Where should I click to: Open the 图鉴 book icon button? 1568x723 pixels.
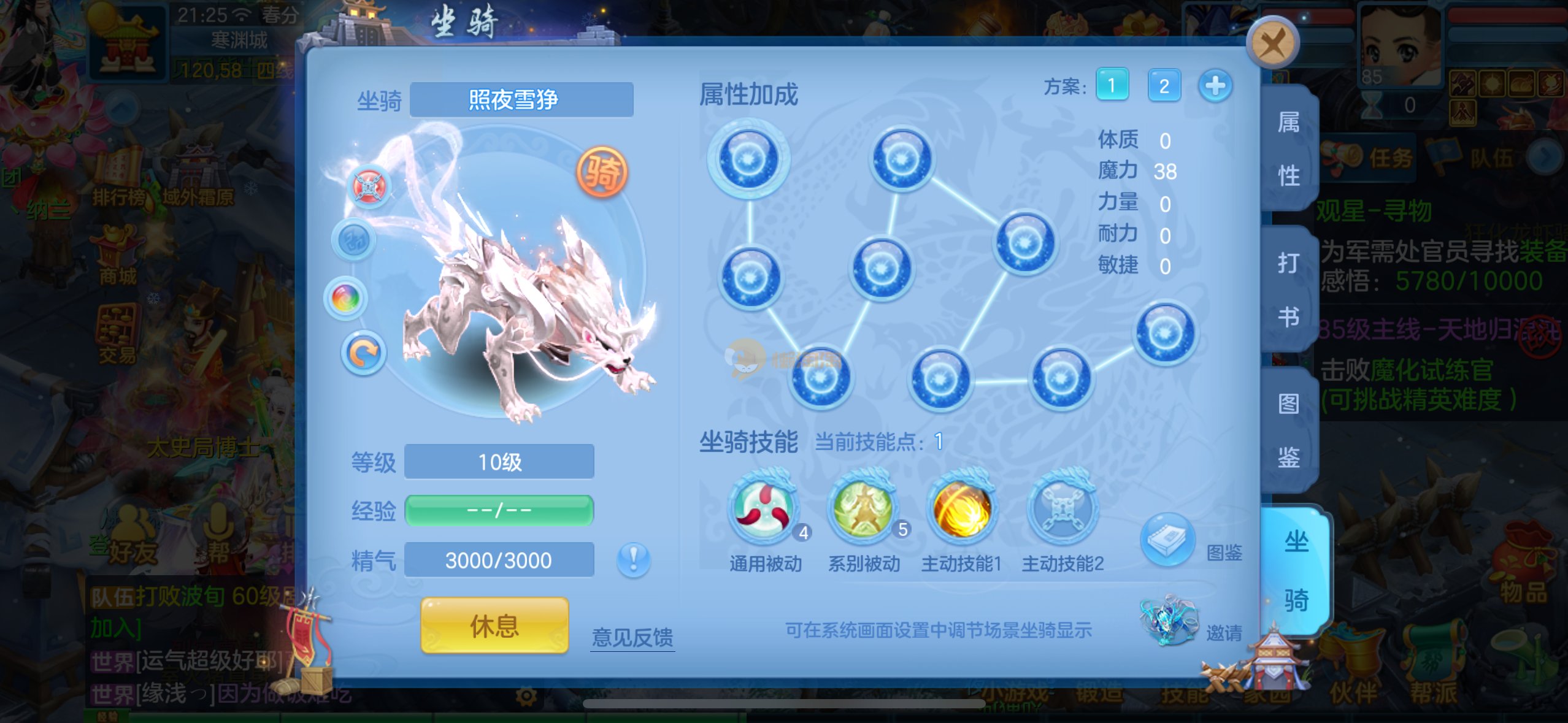click(x=1167, y=541)
